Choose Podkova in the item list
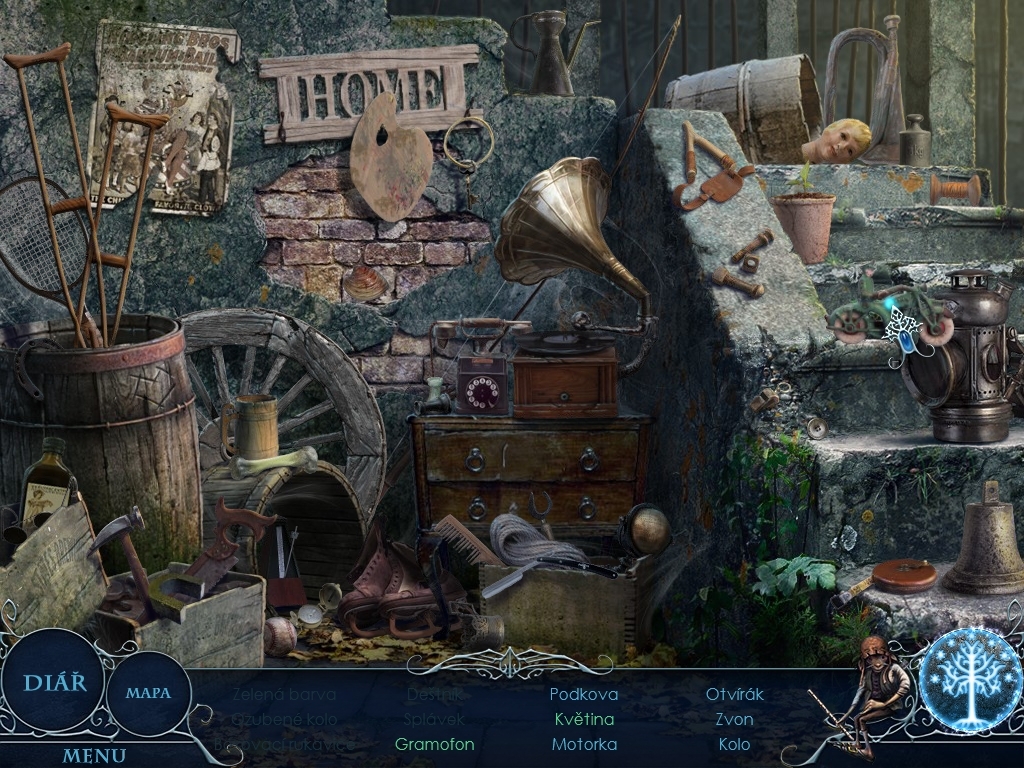The height and width of the screenshot is (768, 1024). (584, 694)
